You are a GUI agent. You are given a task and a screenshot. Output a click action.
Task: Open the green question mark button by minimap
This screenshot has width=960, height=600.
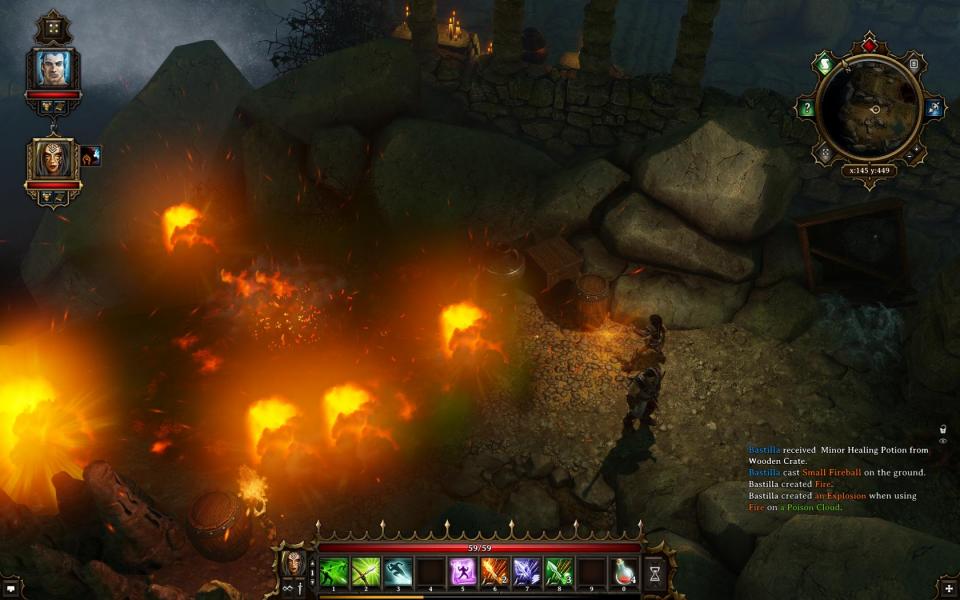(x=806, y=108)
